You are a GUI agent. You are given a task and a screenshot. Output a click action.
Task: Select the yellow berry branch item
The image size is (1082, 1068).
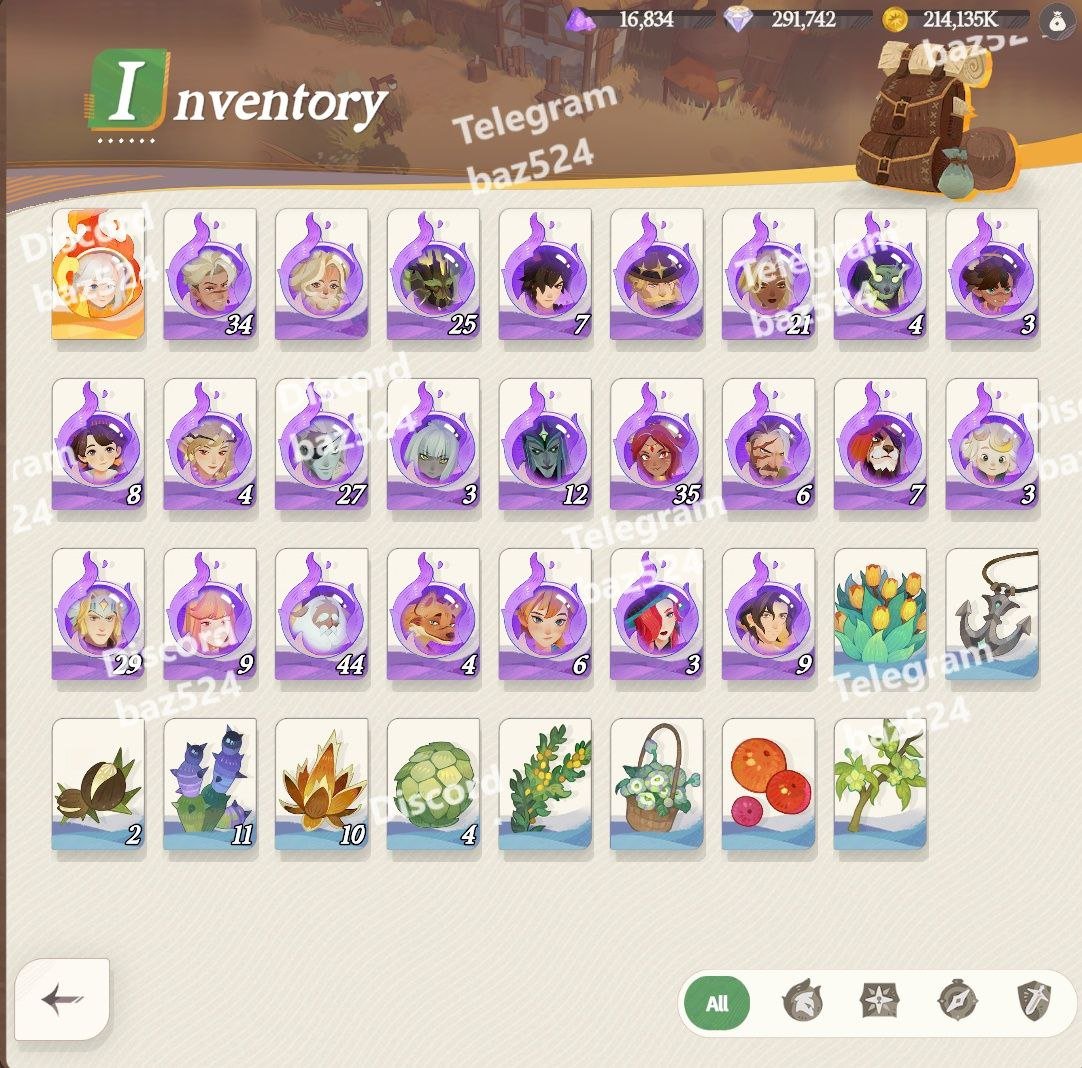545,784
